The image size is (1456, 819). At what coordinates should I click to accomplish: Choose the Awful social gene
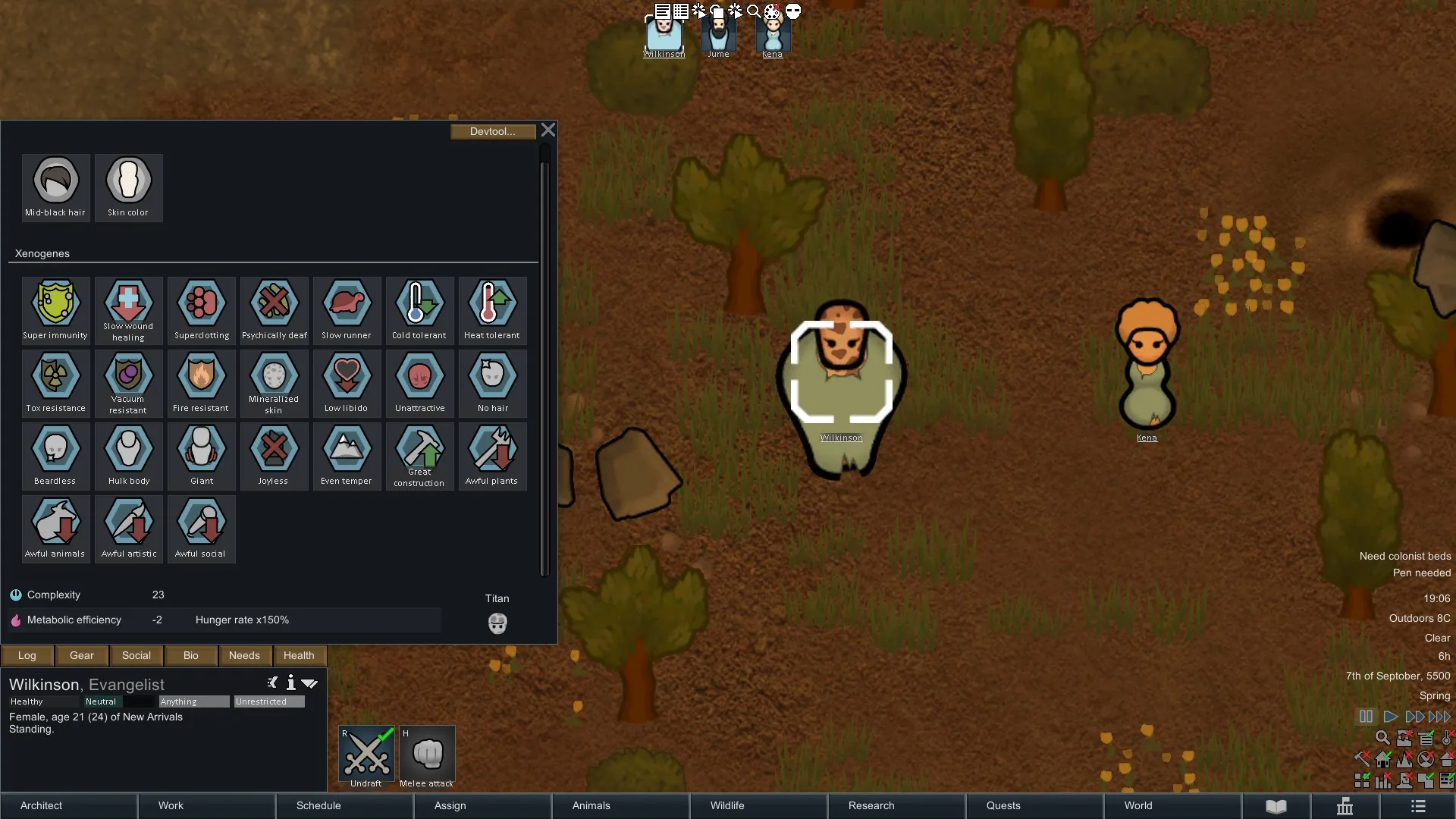point(201,529)
